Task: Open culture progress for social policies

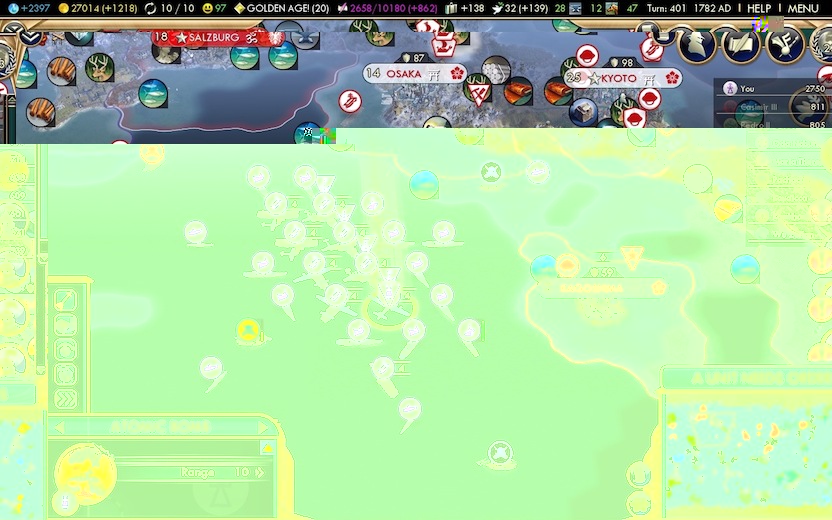Action: point(388,8)
